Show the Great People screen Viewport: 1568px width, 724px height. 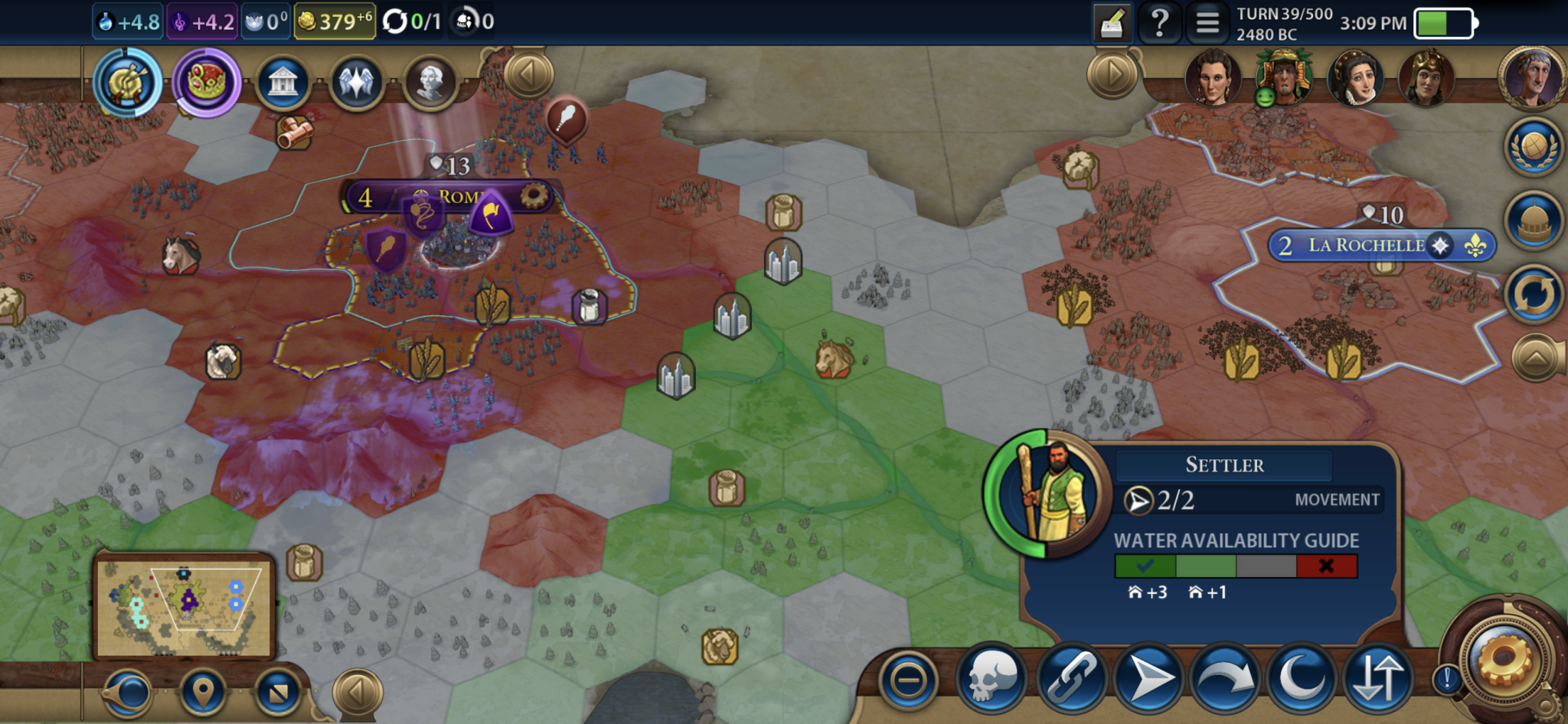tap(430, 82)
